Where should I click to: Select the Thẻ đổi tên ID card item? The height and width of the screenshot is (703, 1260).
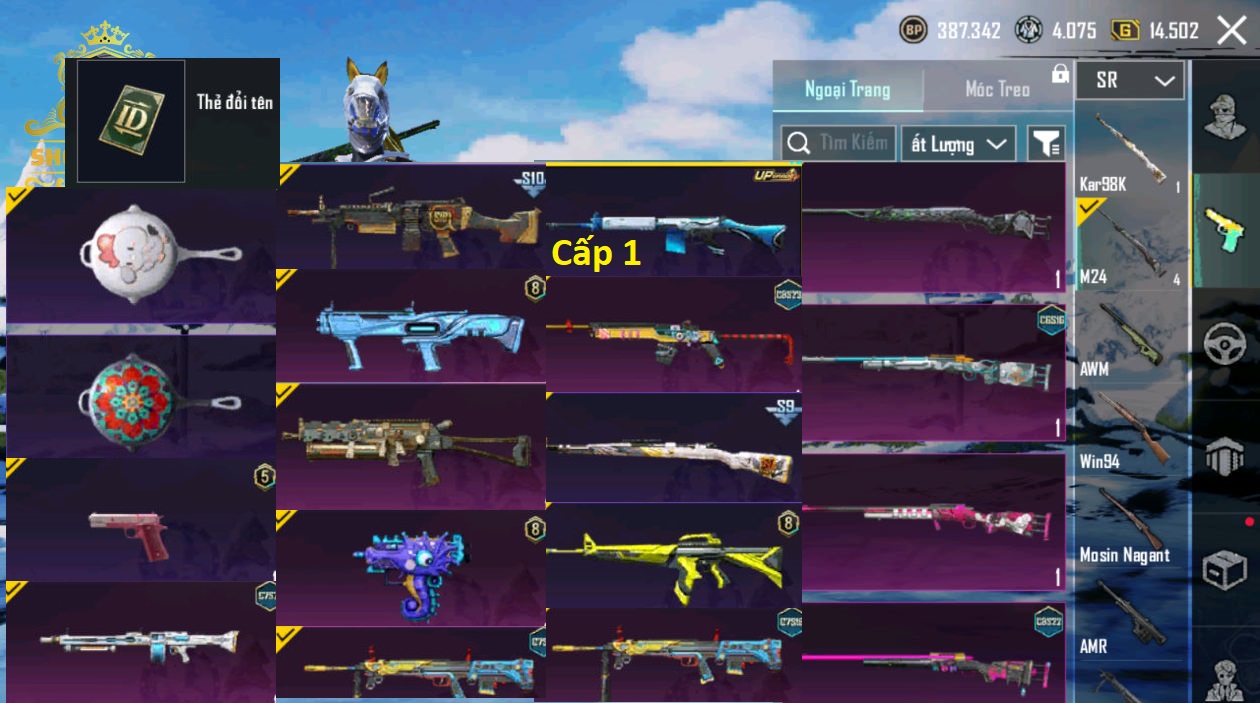click(131, 121)
